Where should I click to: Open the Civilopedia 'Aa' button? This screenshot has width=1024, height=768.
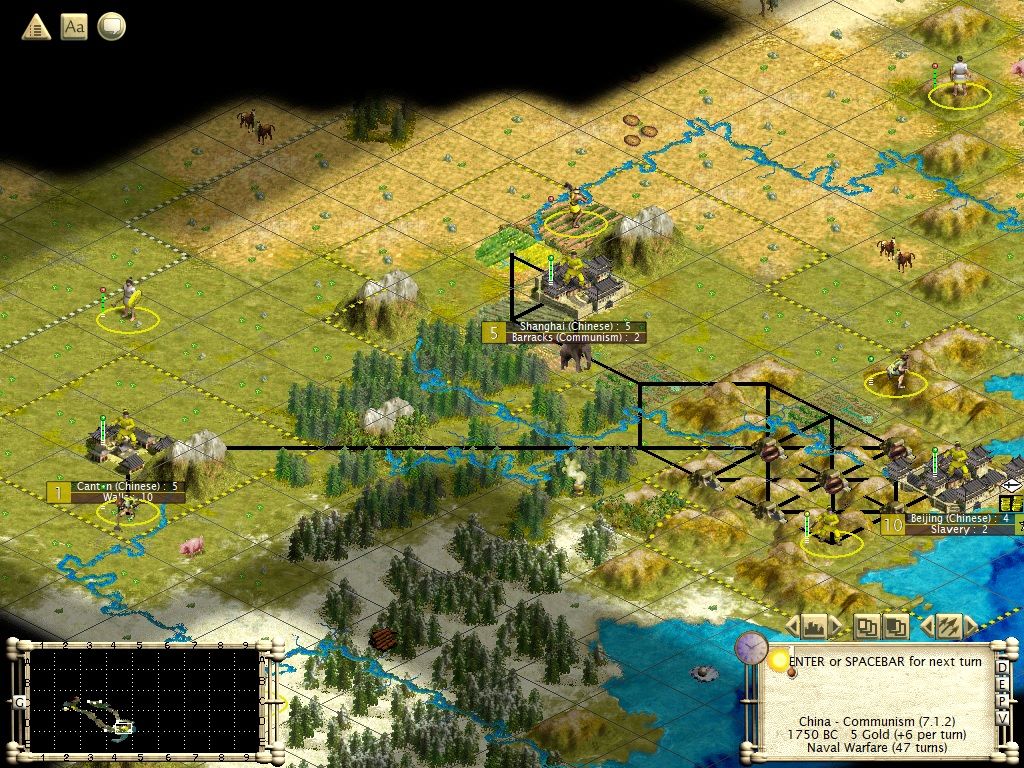[x=74, y=27]
